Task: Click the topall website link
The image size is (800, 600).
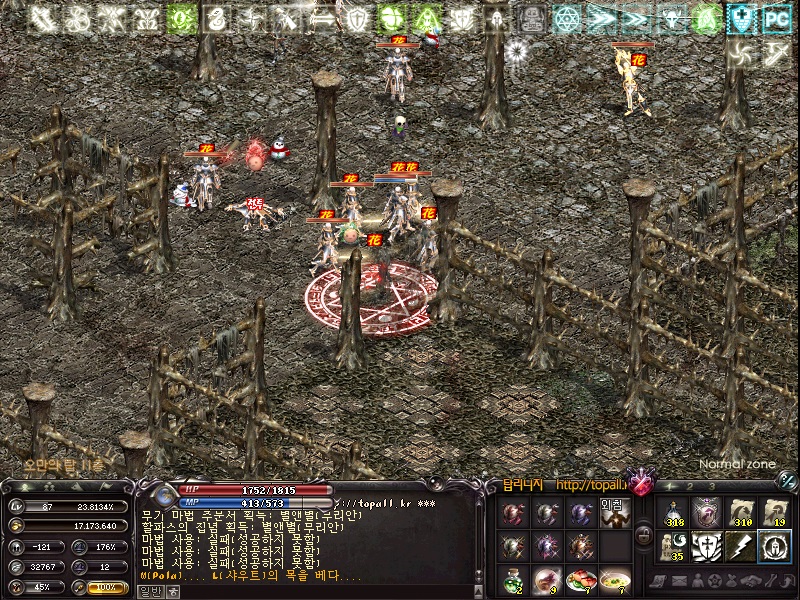Action: pyautogui.click(x=591, y=486)
